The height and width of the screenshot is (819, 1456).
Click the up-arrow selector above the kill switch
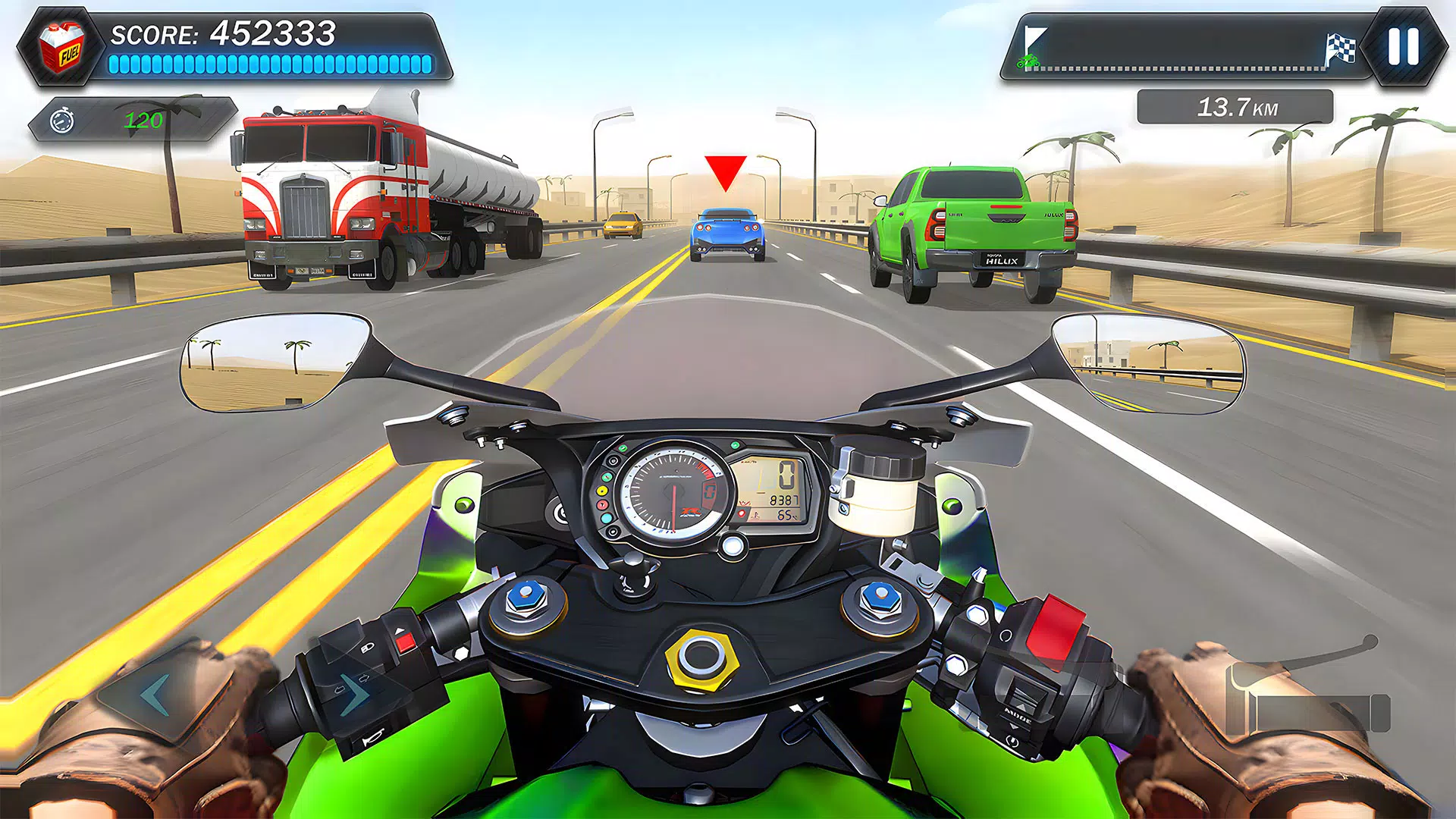pyautogui.click(x=400, y=629)
